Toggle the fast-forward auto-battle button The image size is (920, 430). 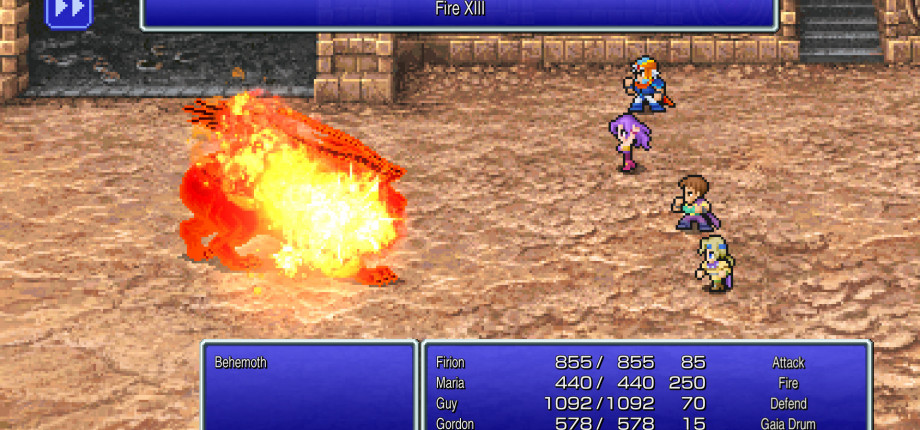coord(69,10)
